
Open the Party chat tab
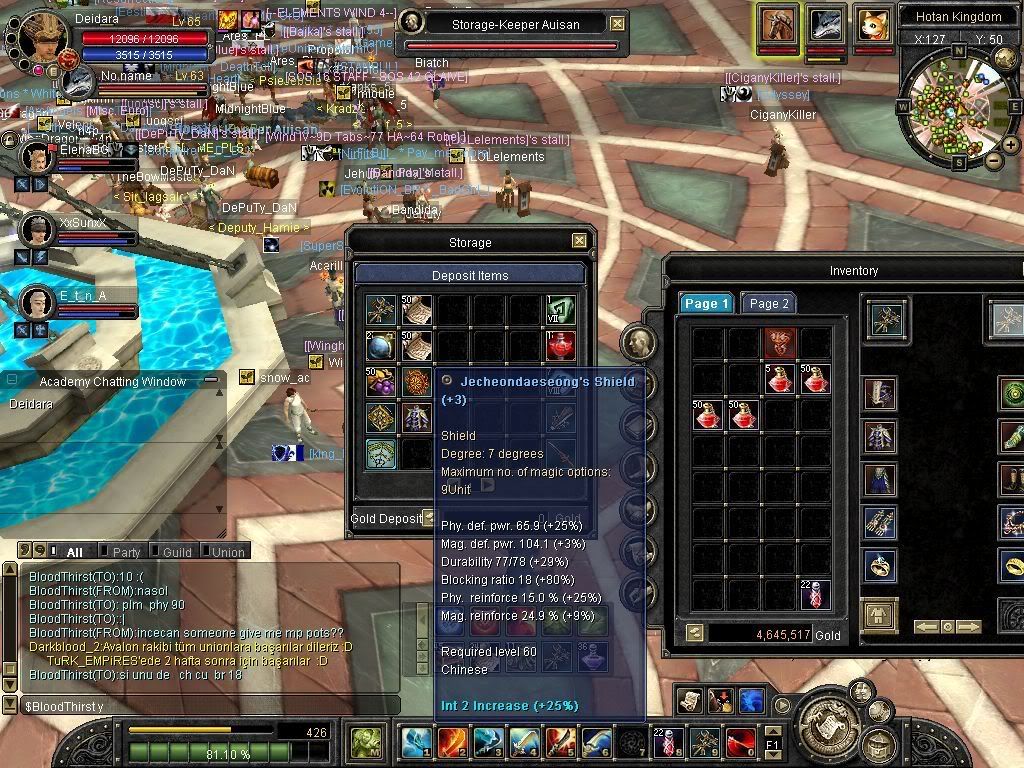tap(126, 552)
